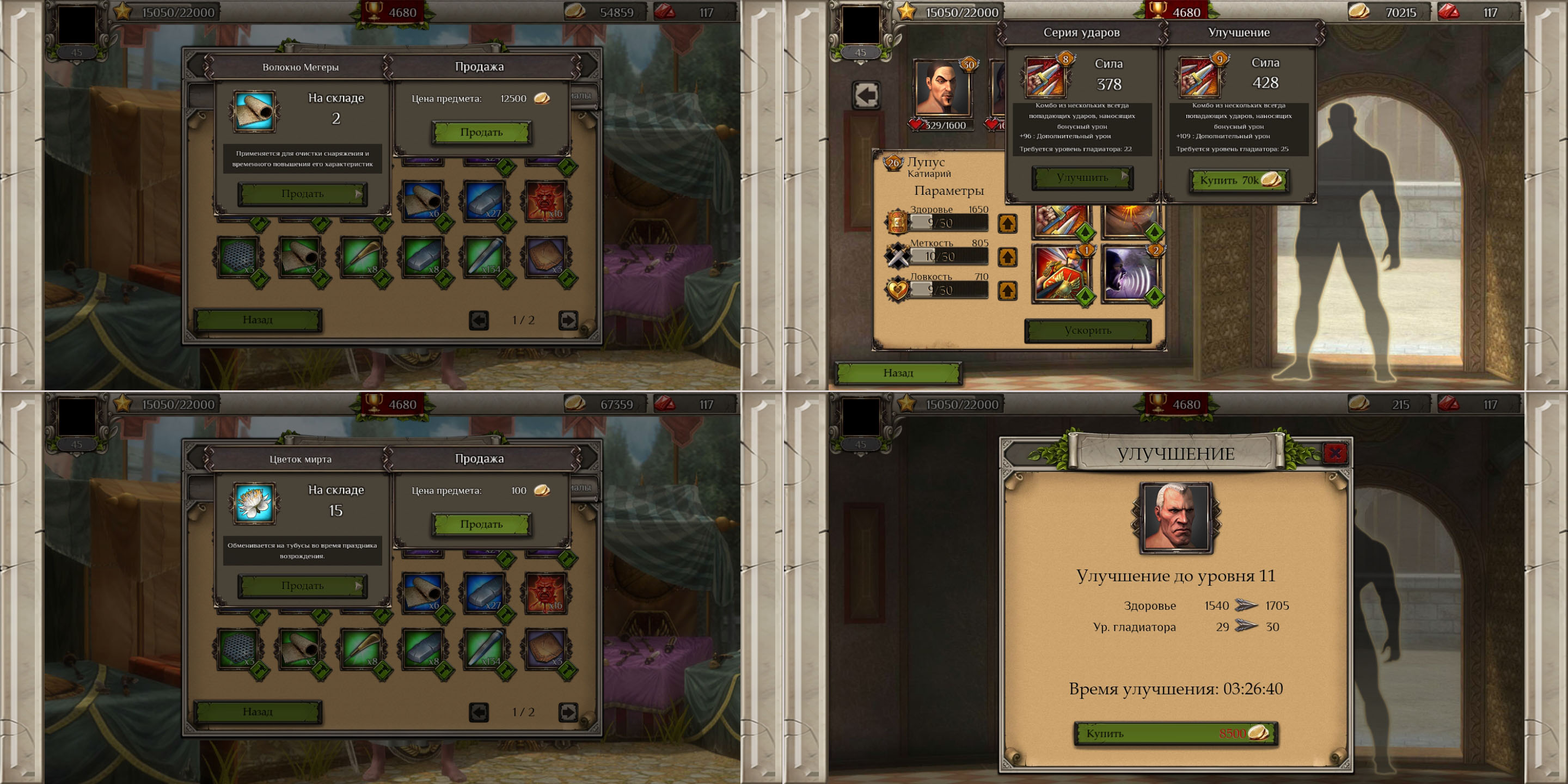Image resolution: width=1568 pixels, height=784 pixels.
Task: Click Улучшить in the Серия ударов panel
Action: [1082, 177]
